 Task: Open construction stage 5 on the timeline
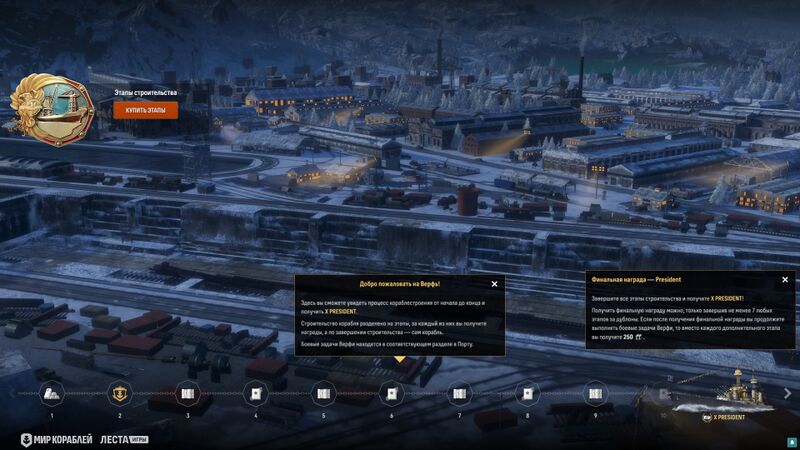click(324, 393)
